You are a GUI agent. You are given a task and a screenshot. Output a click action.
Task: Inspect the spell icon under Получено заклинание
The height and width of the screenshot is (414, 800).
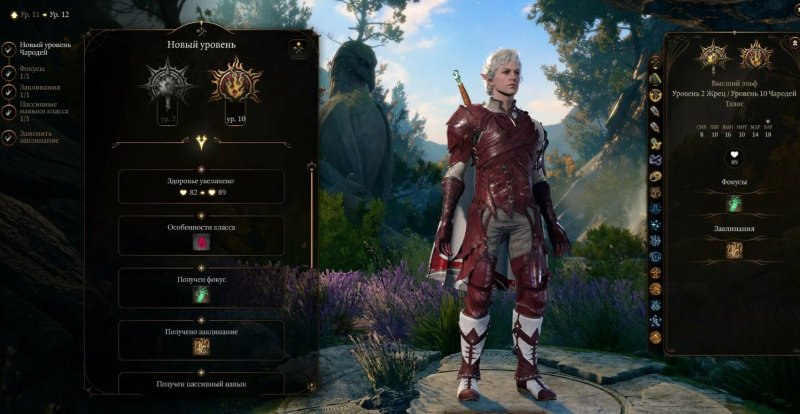click(201, 346)
